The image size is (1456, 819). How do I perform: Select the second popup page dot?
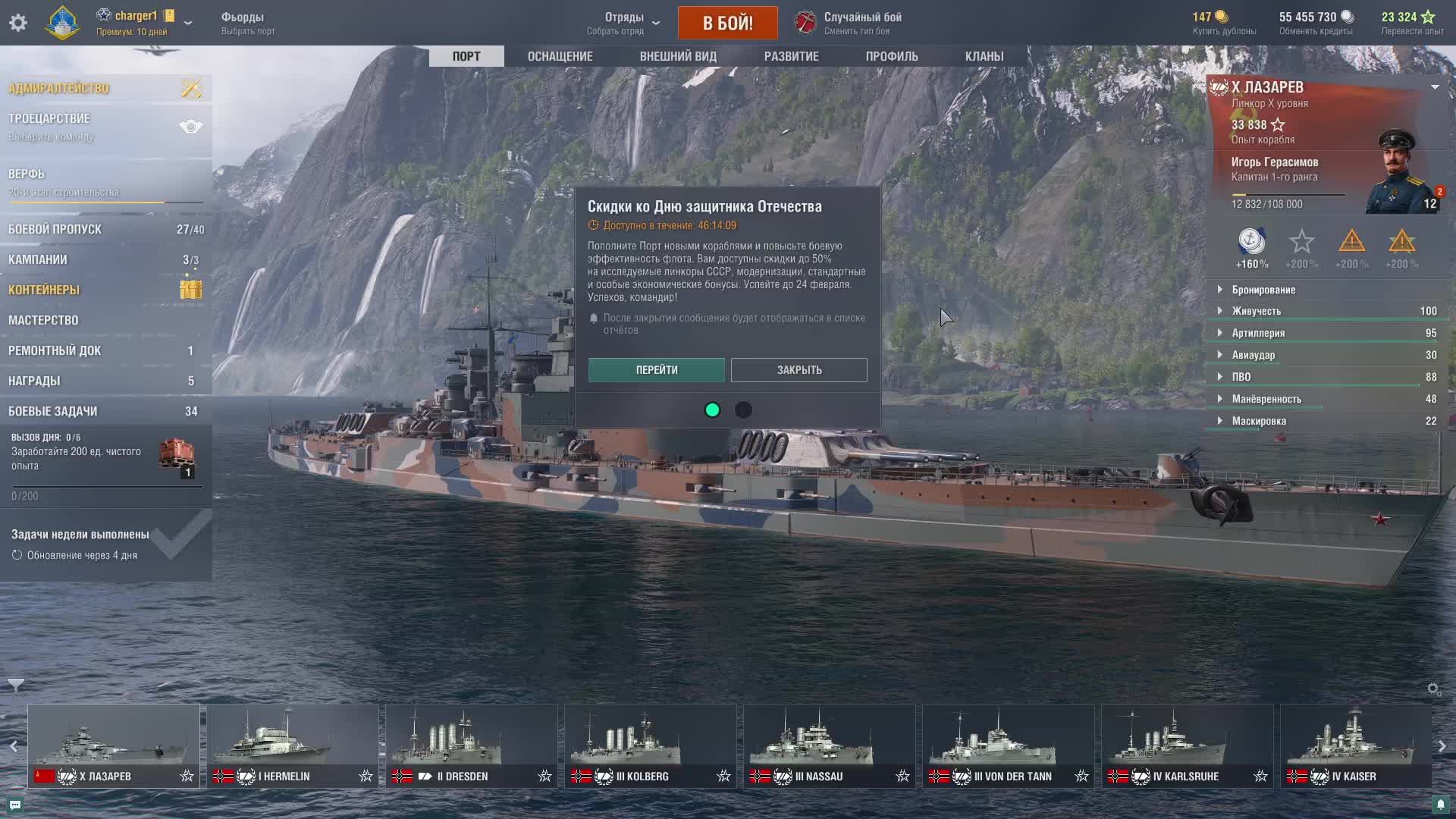coord(743,410)
